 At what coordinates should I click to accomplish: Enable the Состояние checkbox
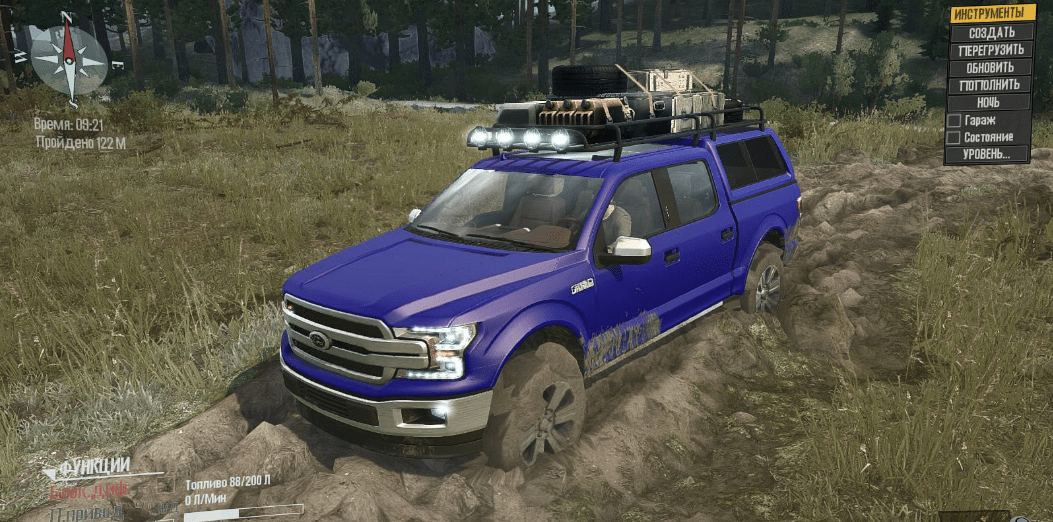click(954, 137)
